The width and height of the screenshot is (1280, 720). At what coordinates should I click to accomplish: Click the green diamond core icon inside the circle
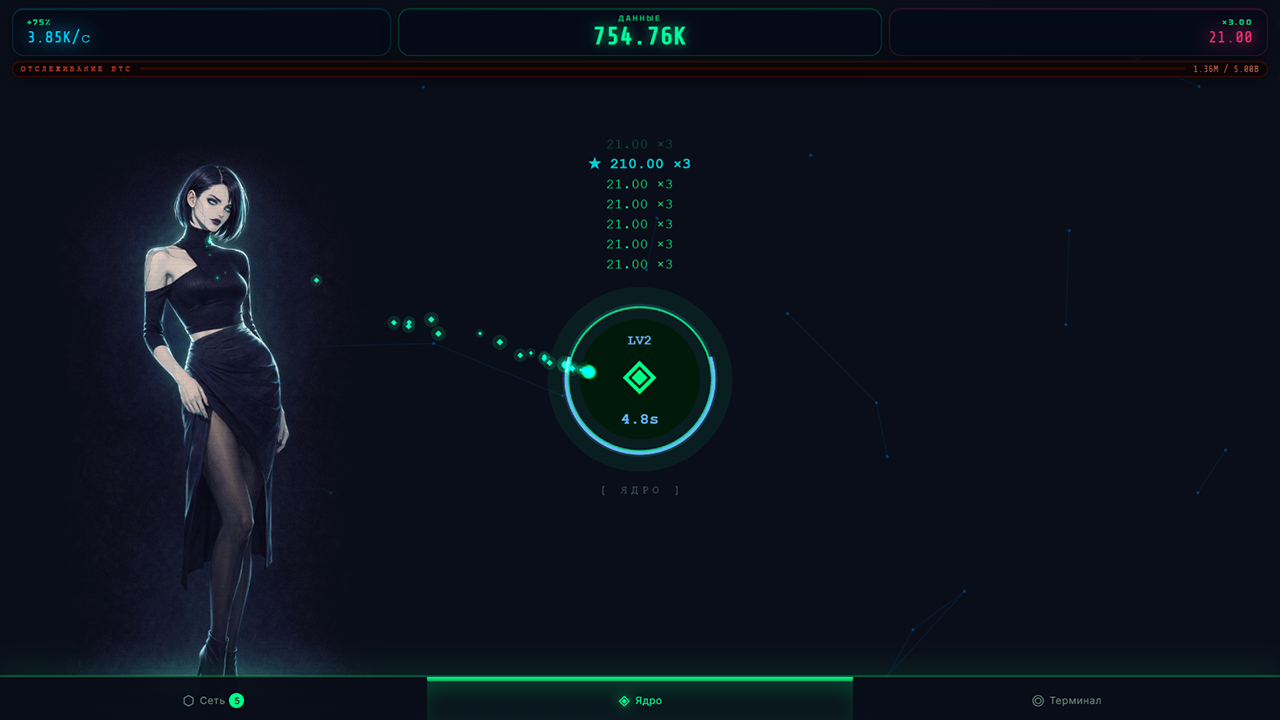pos(639,378)
